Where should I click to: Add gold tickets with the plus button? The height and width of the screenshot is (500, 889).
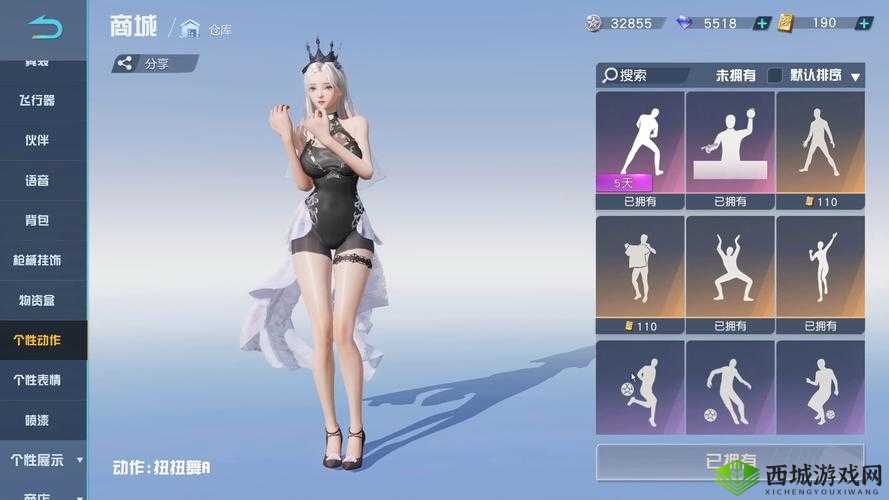tap(862, 23)
